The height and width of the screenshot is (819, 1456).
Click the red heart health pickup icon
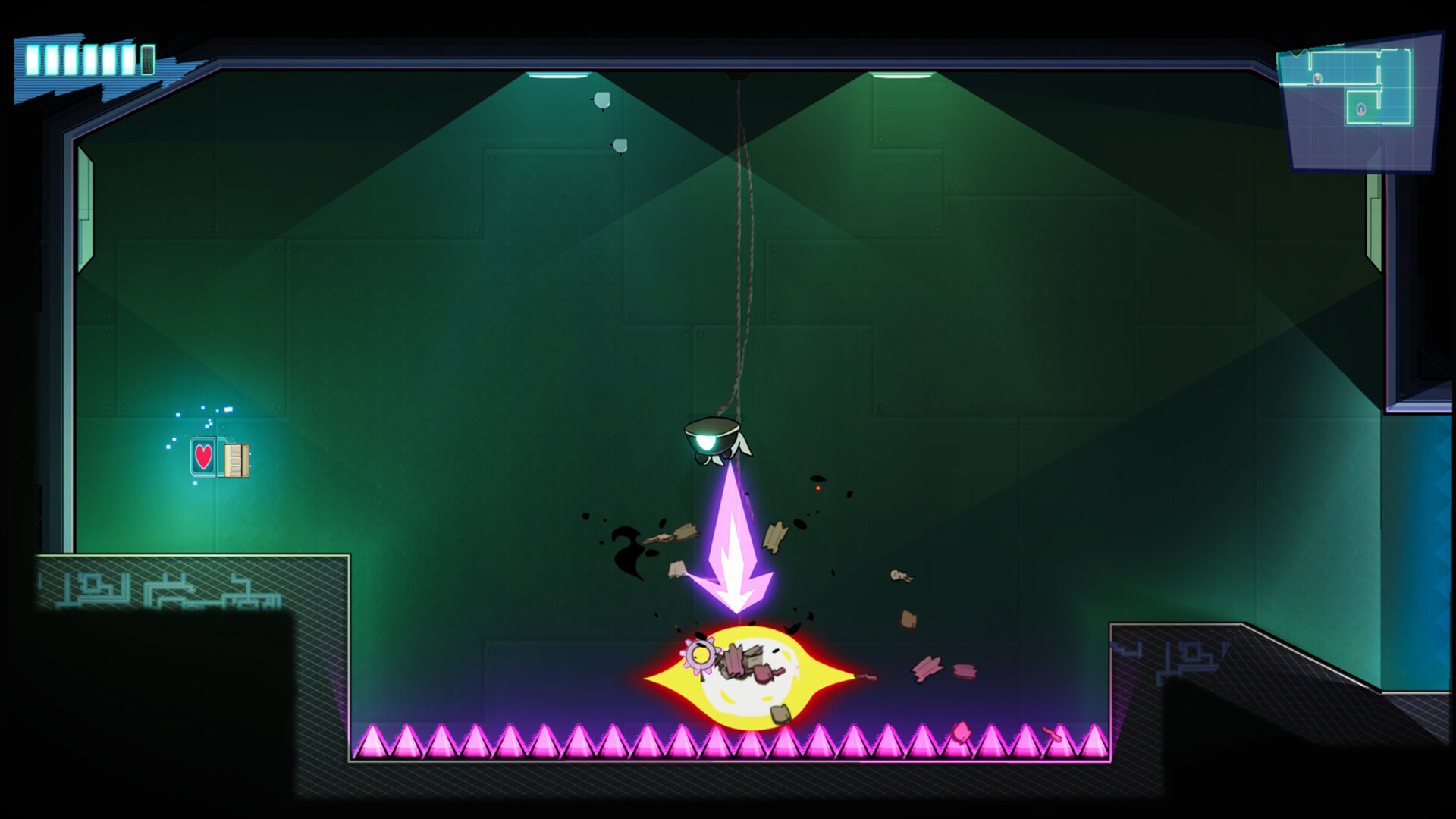point(202,457)
